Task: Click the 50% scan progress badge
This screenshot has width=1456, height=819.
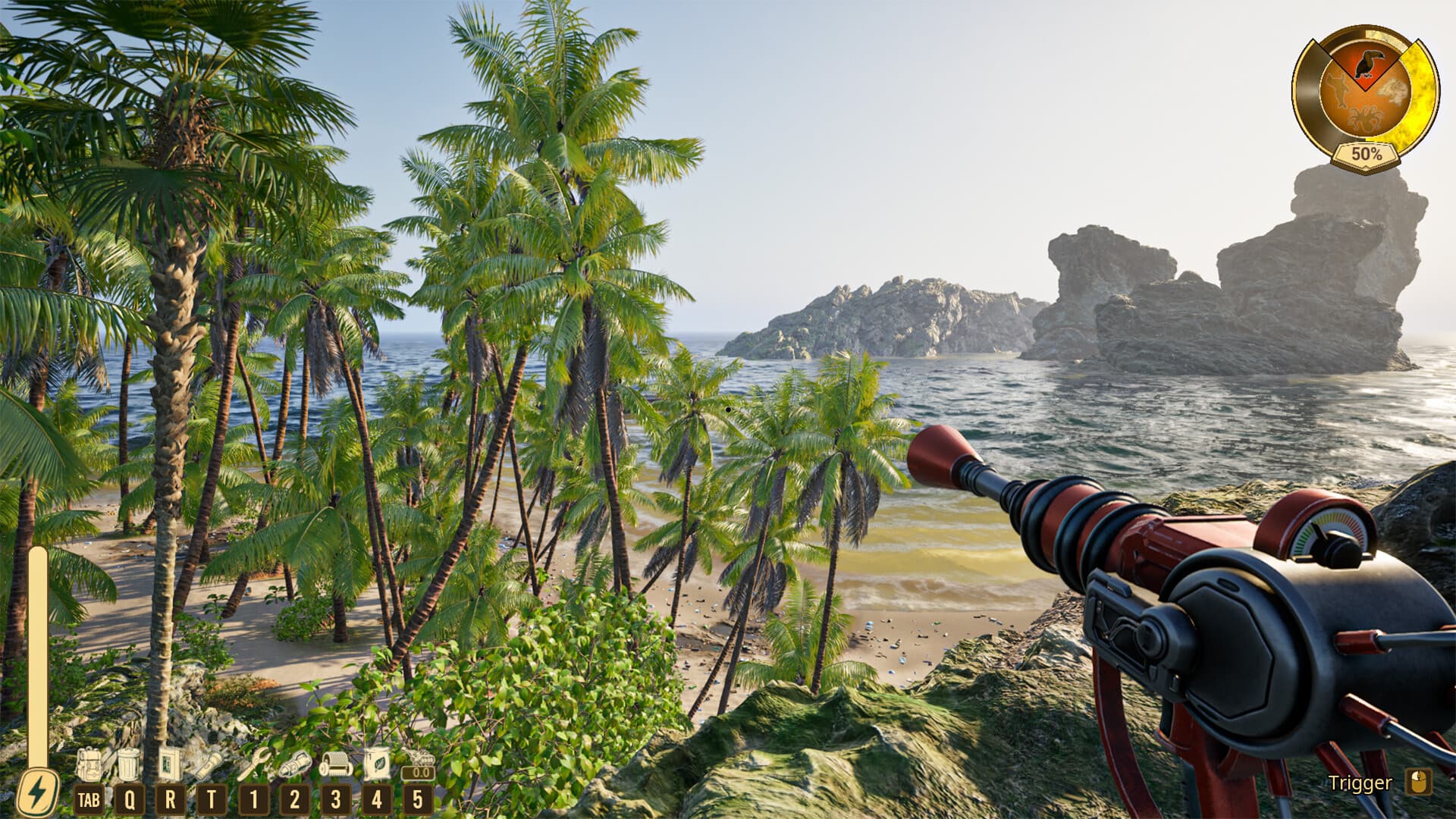Action: click(1367, 154)
